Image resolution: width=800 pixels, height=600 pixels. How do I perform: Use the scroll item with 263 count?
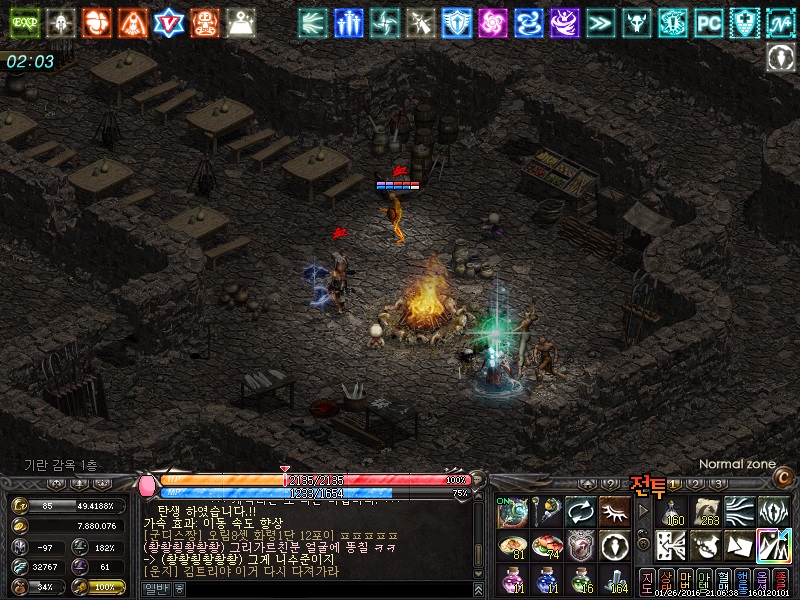pyautogui.click(x=707, y=512)
